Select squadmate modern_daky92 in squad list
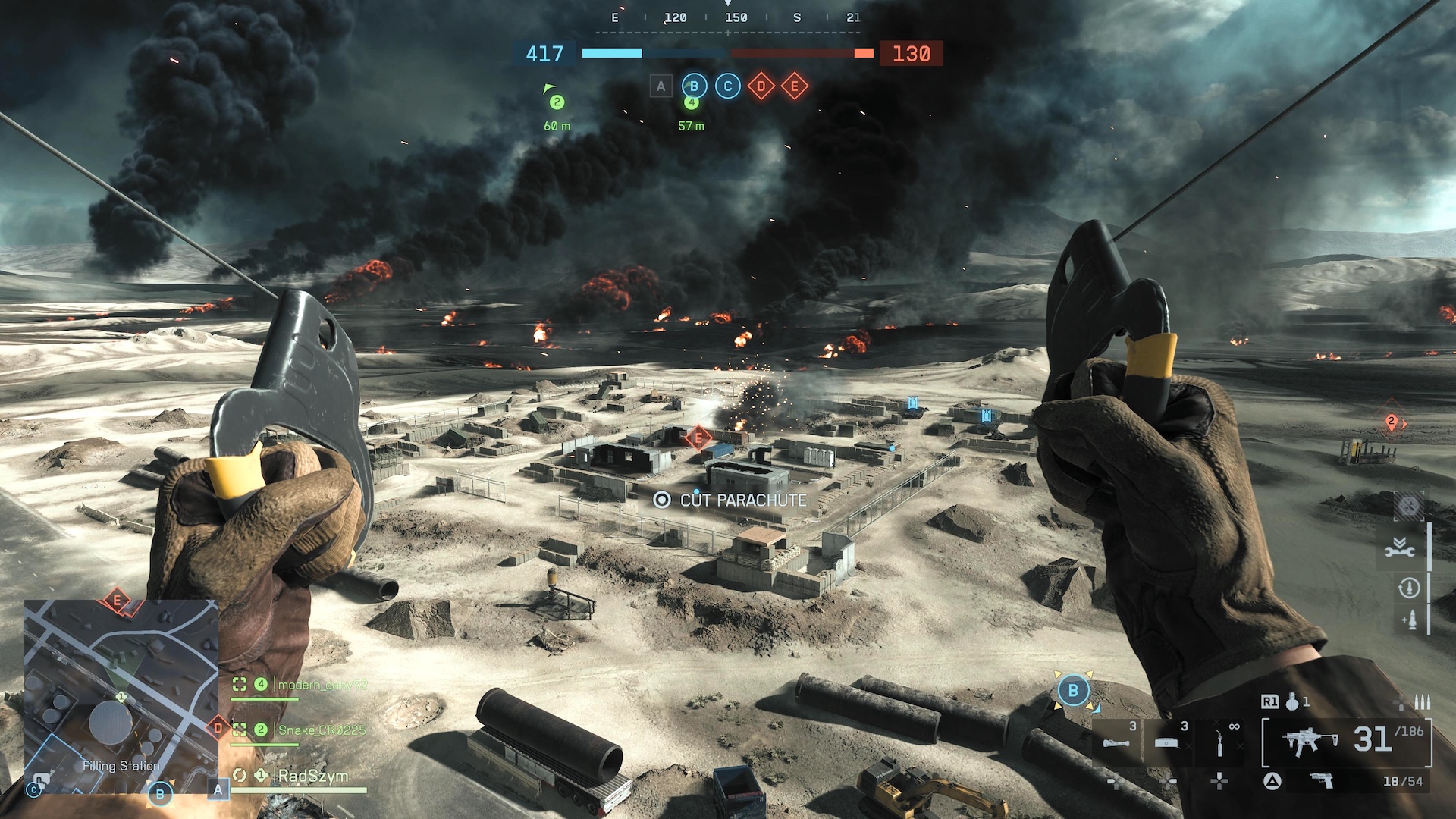Image resolution: width=1456 pixels, height=819 pixels. click(322, 685)
